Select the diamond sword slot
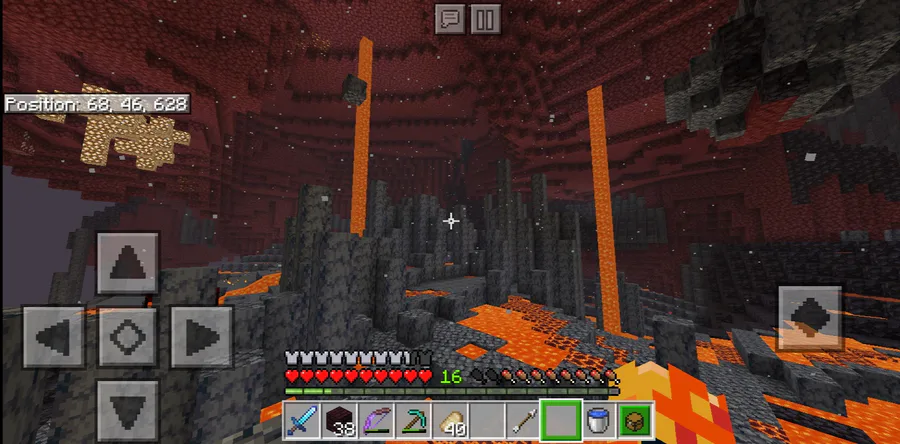The height and width of the screenshot is (444, 900). [x=303, y=421]
